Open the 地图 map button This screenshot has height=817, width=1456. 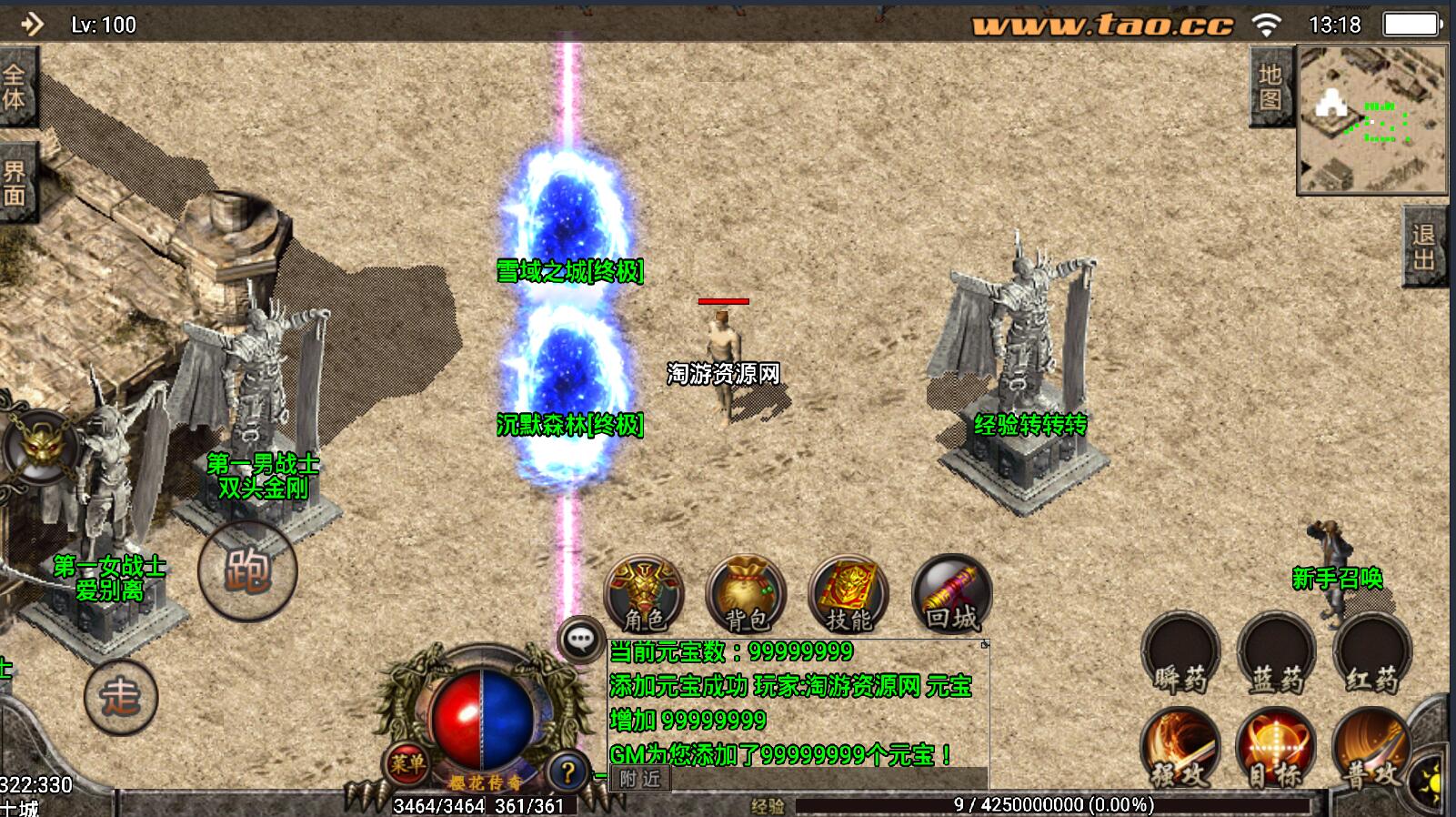(1270, 87)
